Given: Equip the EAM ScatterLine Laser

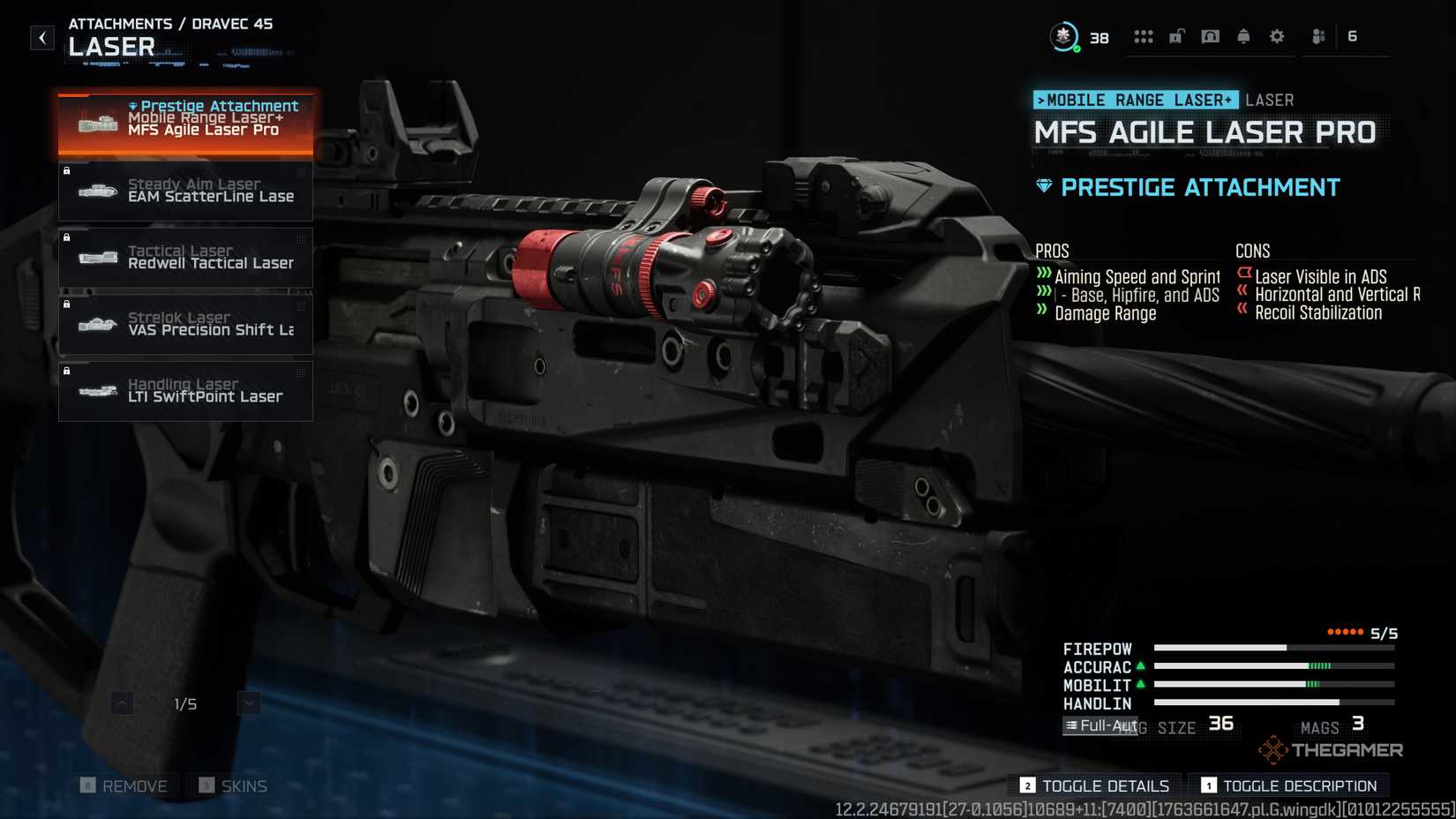Looking at the screenshot, I should (x=185, y=191).
